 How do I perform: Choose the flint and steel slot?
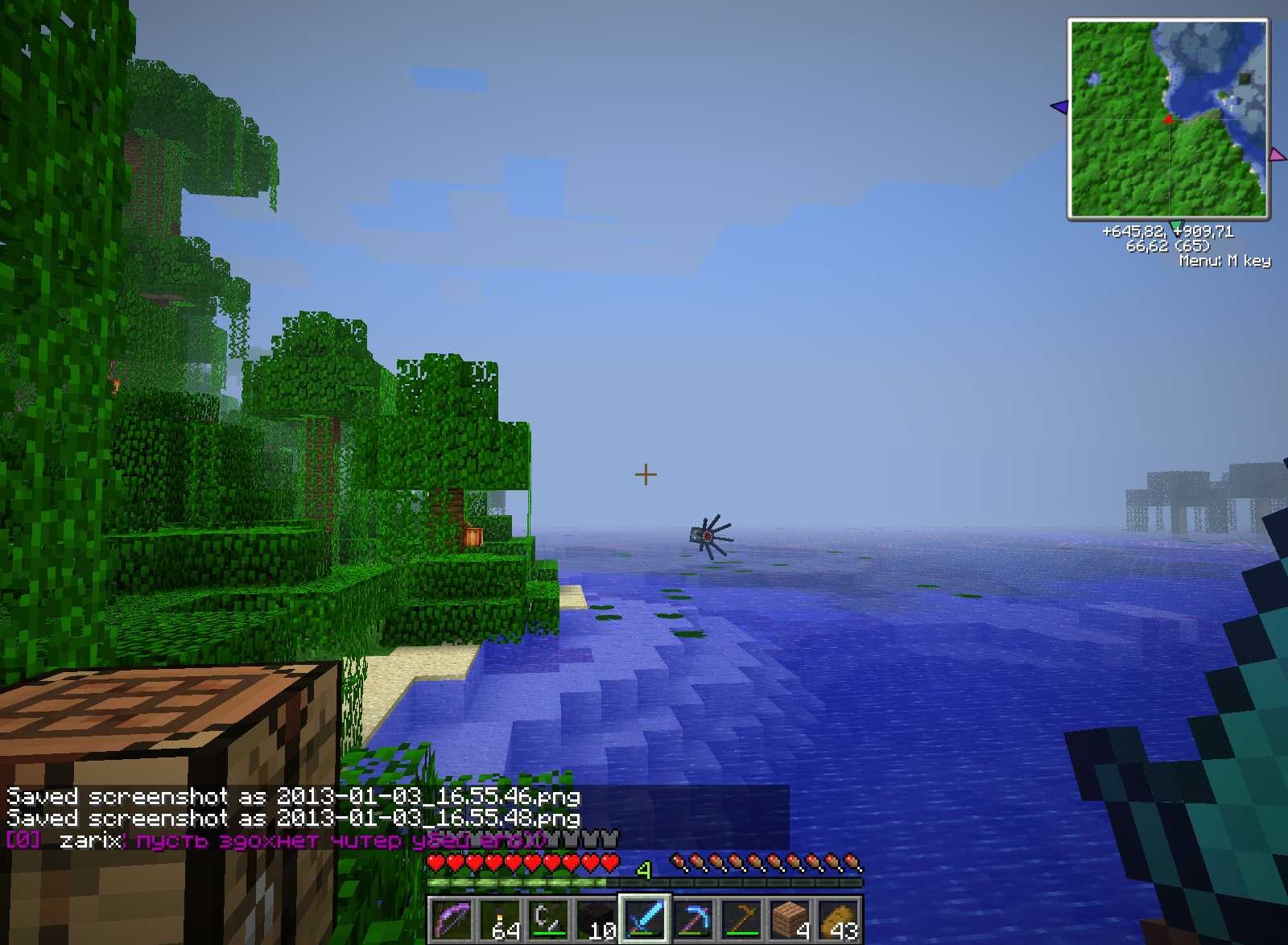548,918
